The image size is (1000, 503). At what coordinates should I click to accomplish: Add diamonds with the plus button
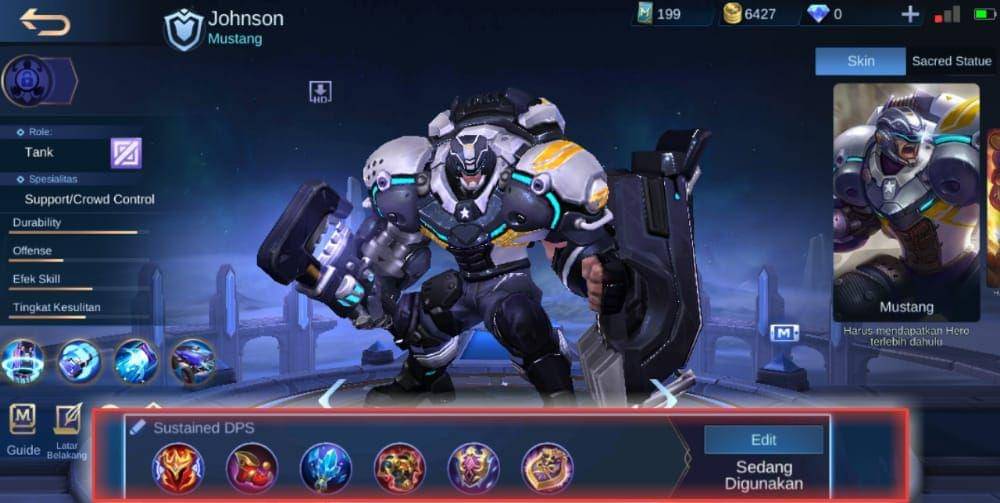(910, 14)
